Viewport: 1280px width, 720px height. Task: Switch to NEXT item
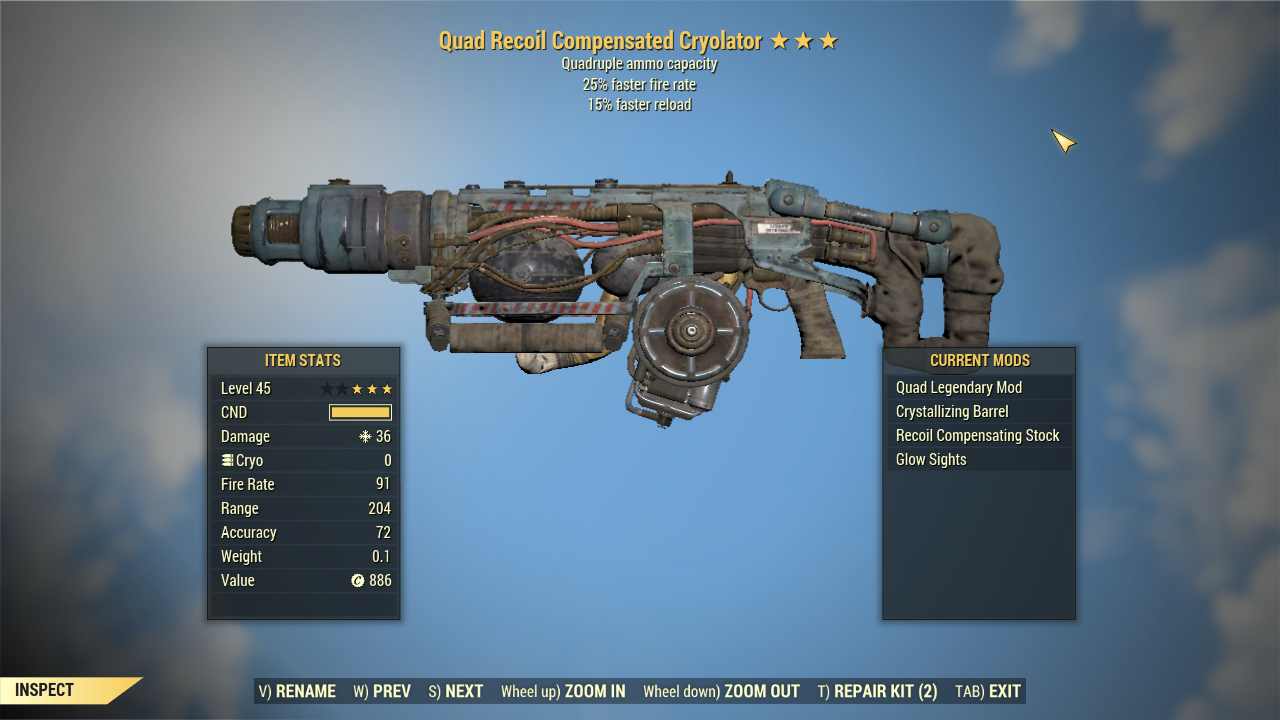click(x=456, y=690)
